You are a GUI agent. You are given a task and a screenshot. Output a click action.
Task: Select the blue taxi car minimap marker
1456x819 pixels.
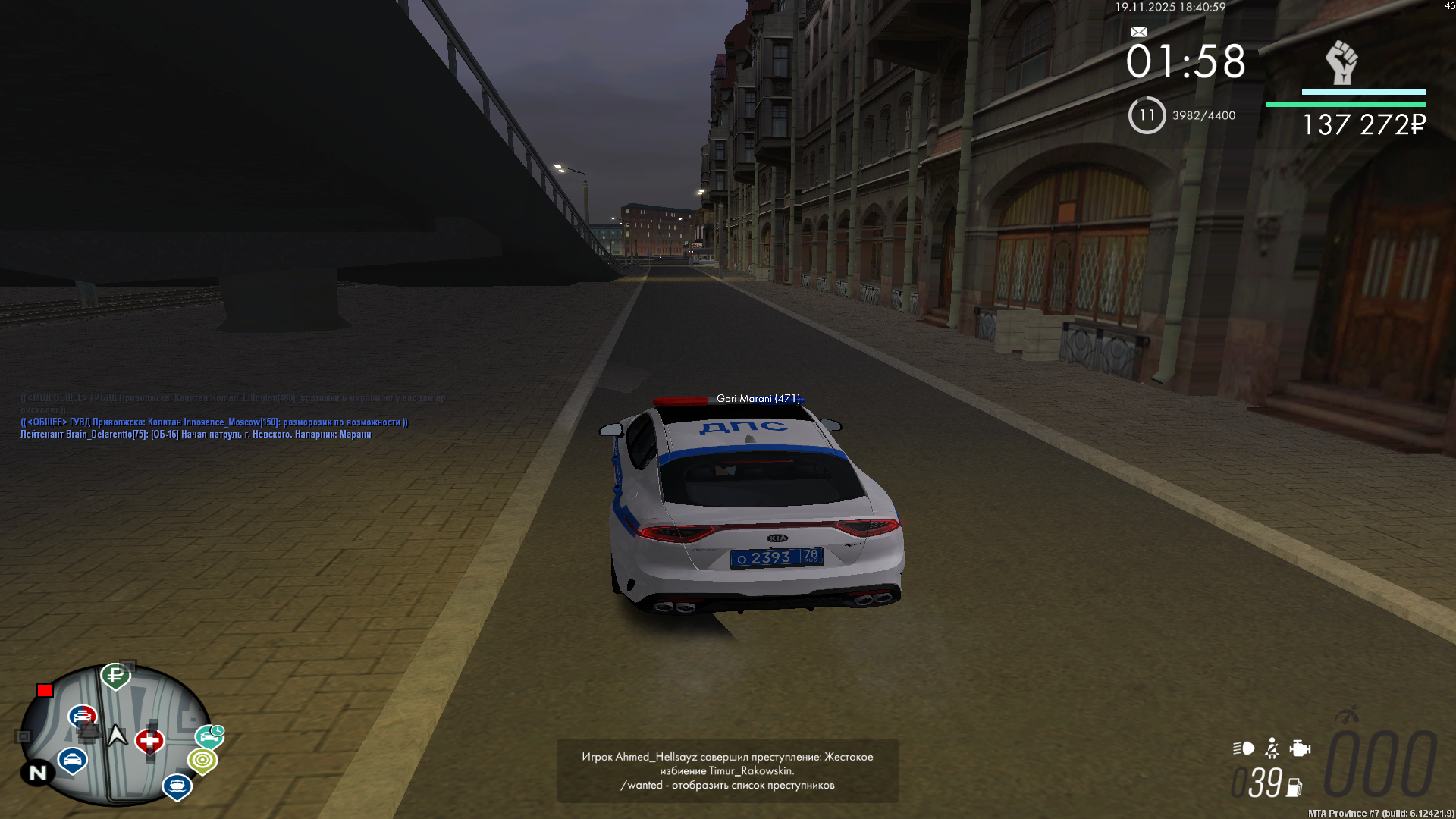pyautogui.click(x=72, y=759)
